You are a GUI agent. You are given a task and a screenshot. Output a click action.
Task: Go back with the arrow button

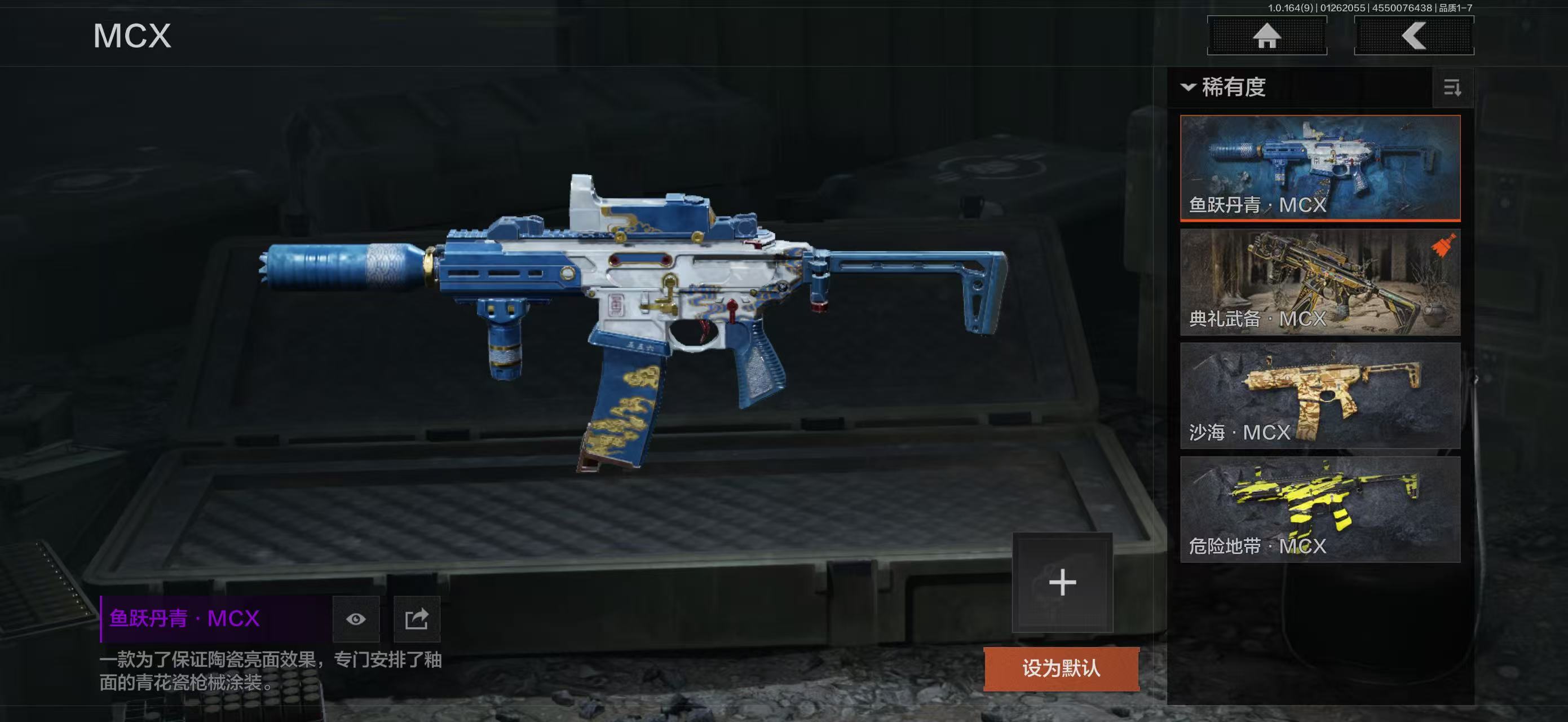pyautogui.click(x=1414, y=36)
